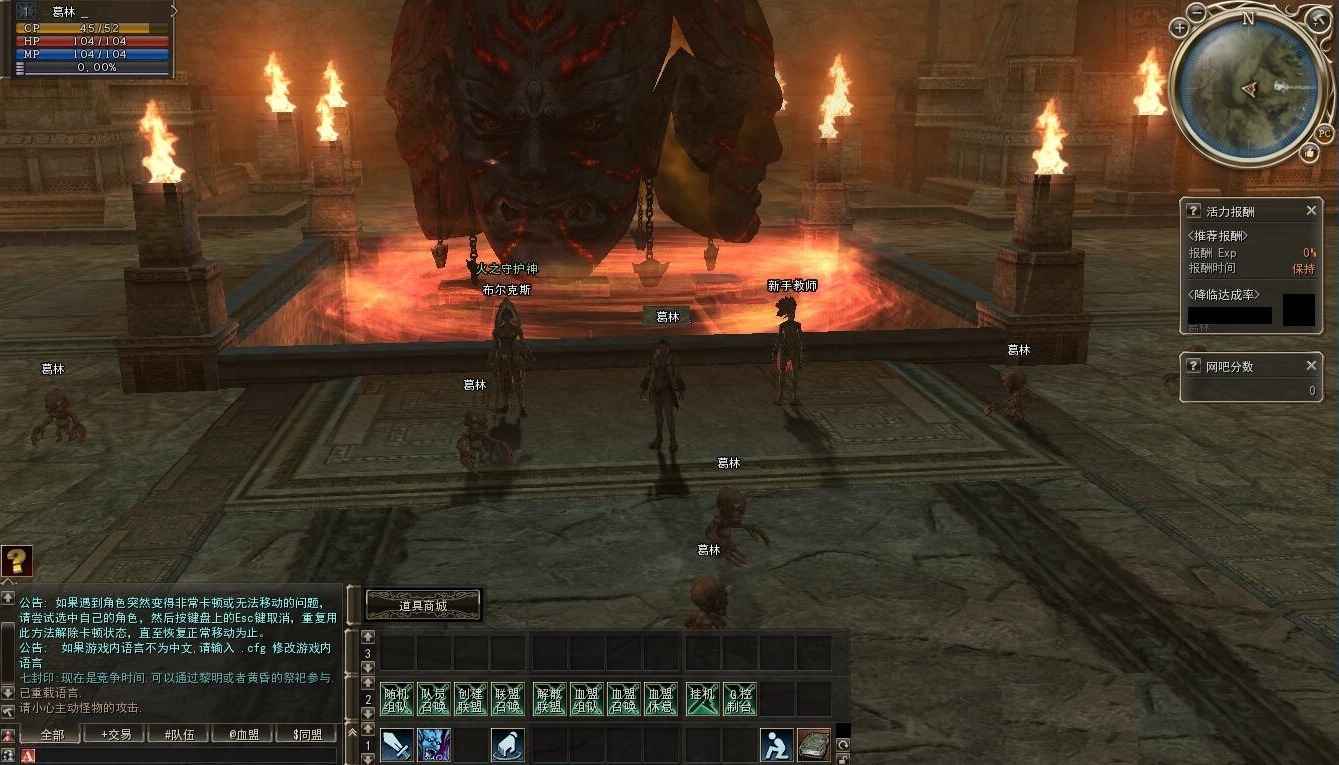Select the 血盟休息 clan rest macro

pyautogui.click(x=659, y=699)
